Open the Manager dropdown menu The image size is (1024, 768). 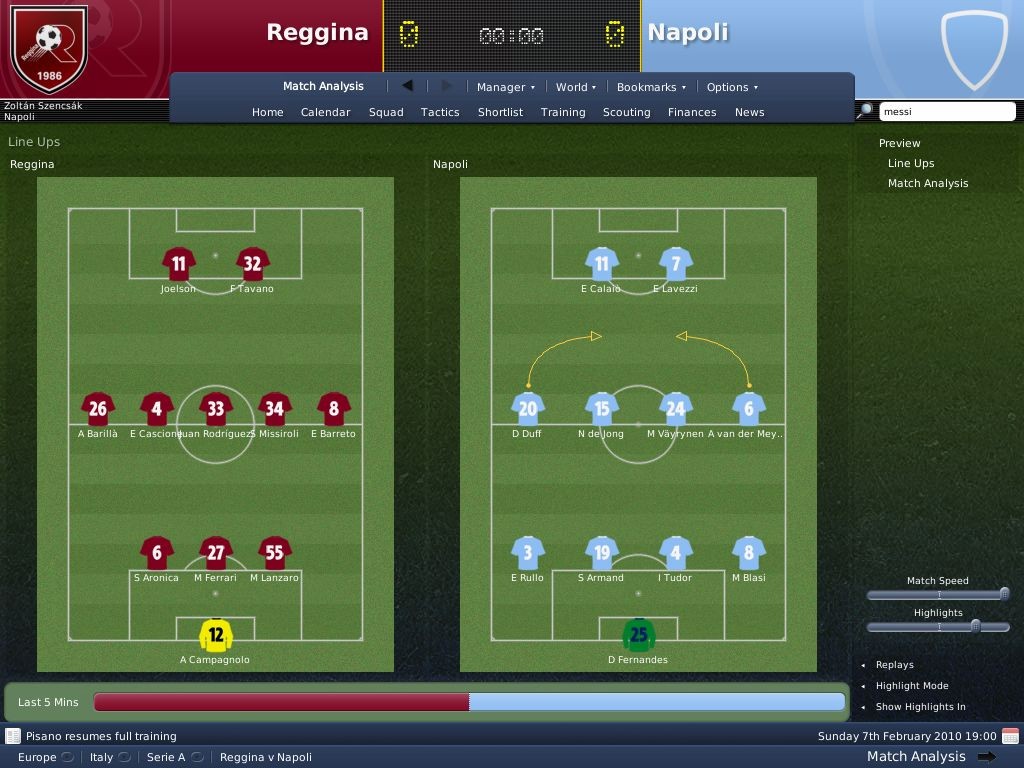tap(505, 87)
